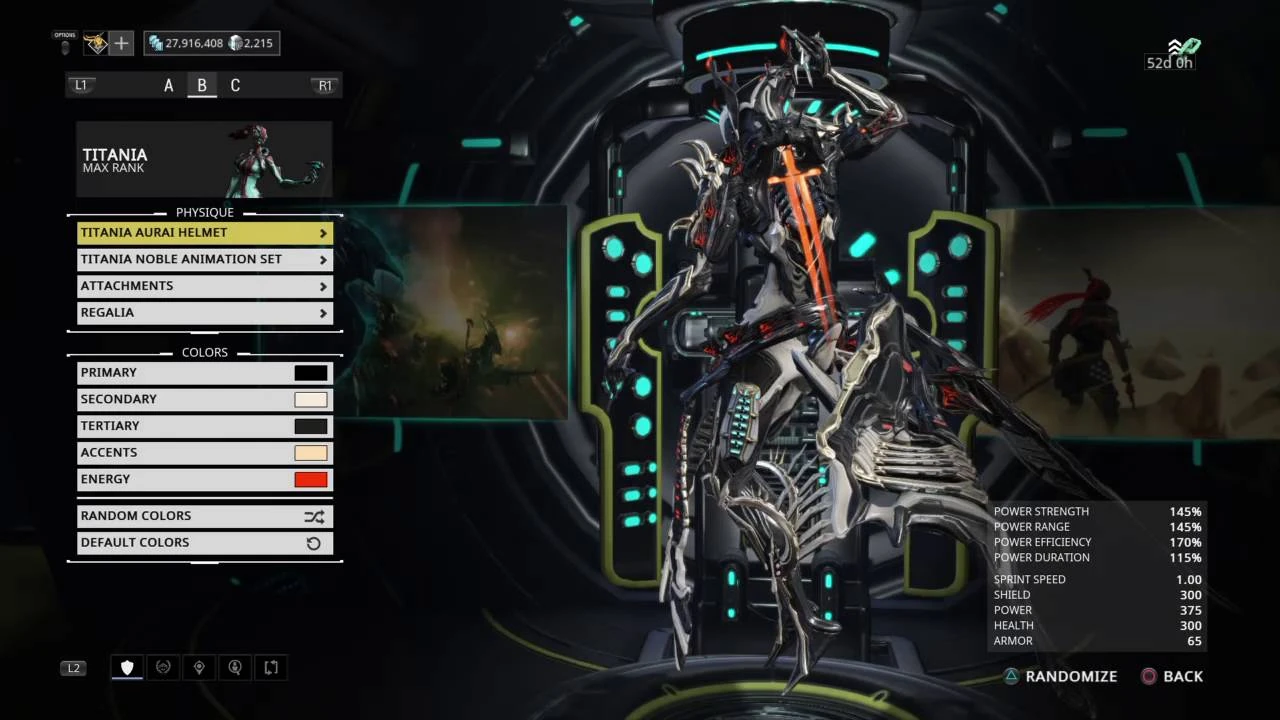Open the Regalia submenu

pyautogui.click(x=204, y=312)
